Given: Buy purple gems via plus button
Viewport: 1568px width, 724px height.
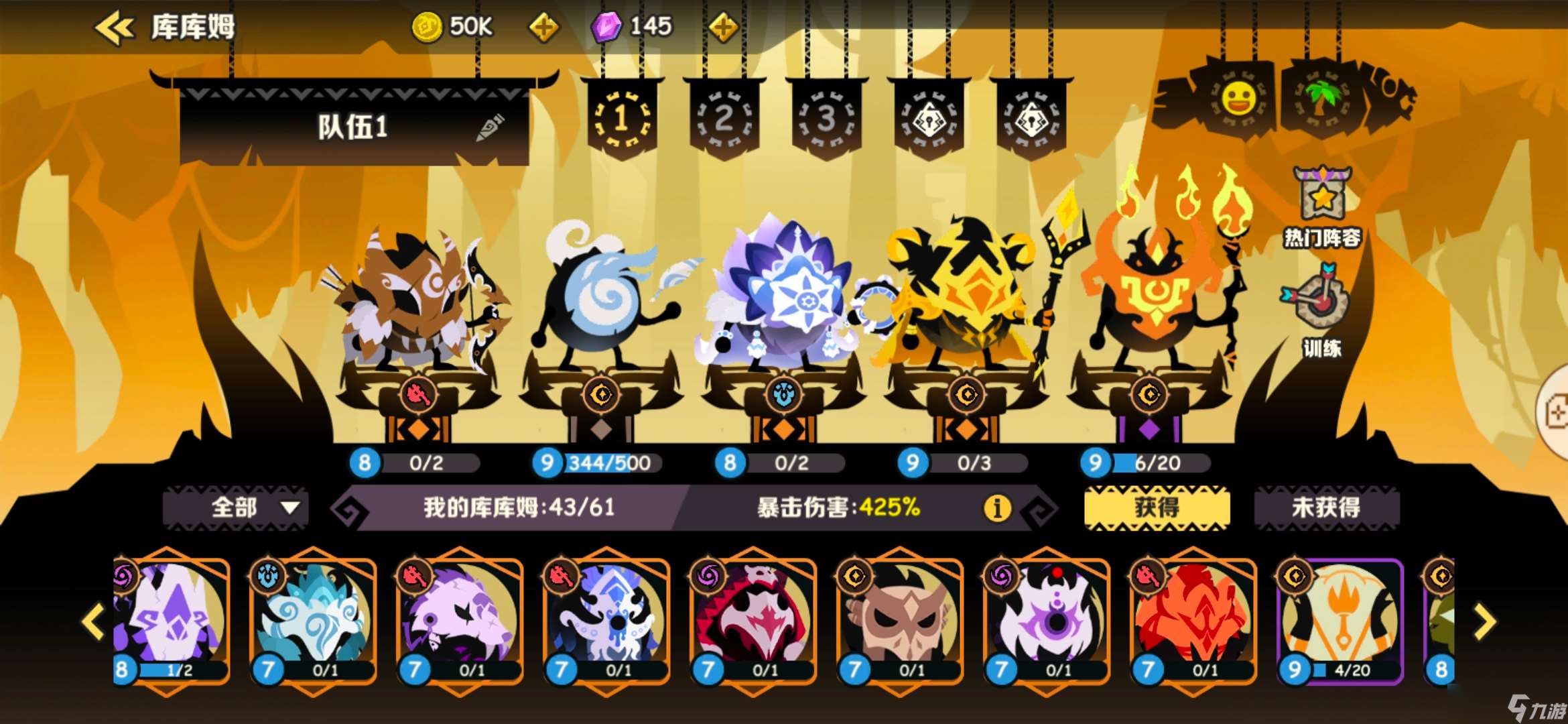Looking at the screenshot, I should [x=723, y=27].
